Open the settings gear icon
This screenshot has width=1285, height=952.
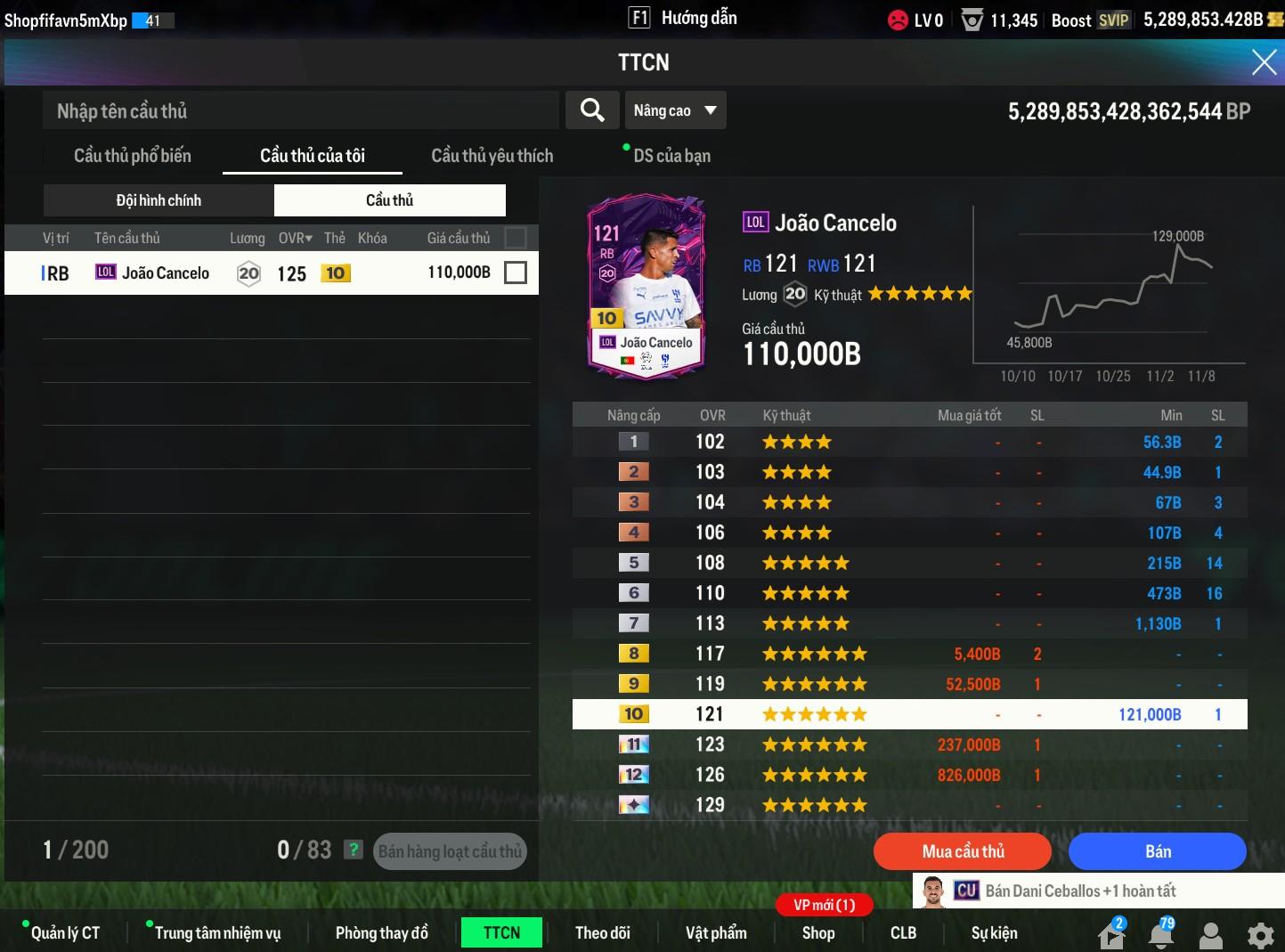coord(1260,935)
